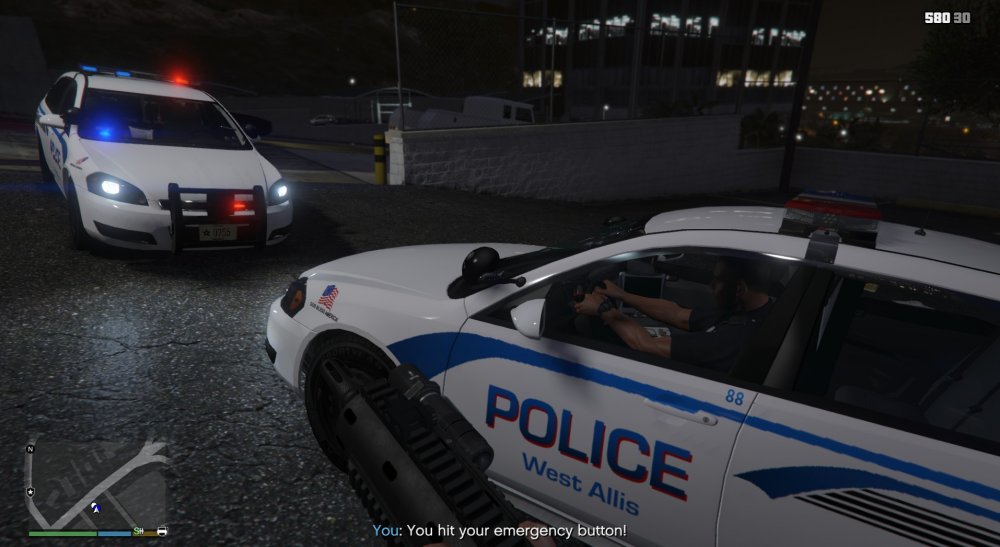1000x547 pixels.
Task: Click the player arrow on the minimap
Action: (x=95, y=507)
